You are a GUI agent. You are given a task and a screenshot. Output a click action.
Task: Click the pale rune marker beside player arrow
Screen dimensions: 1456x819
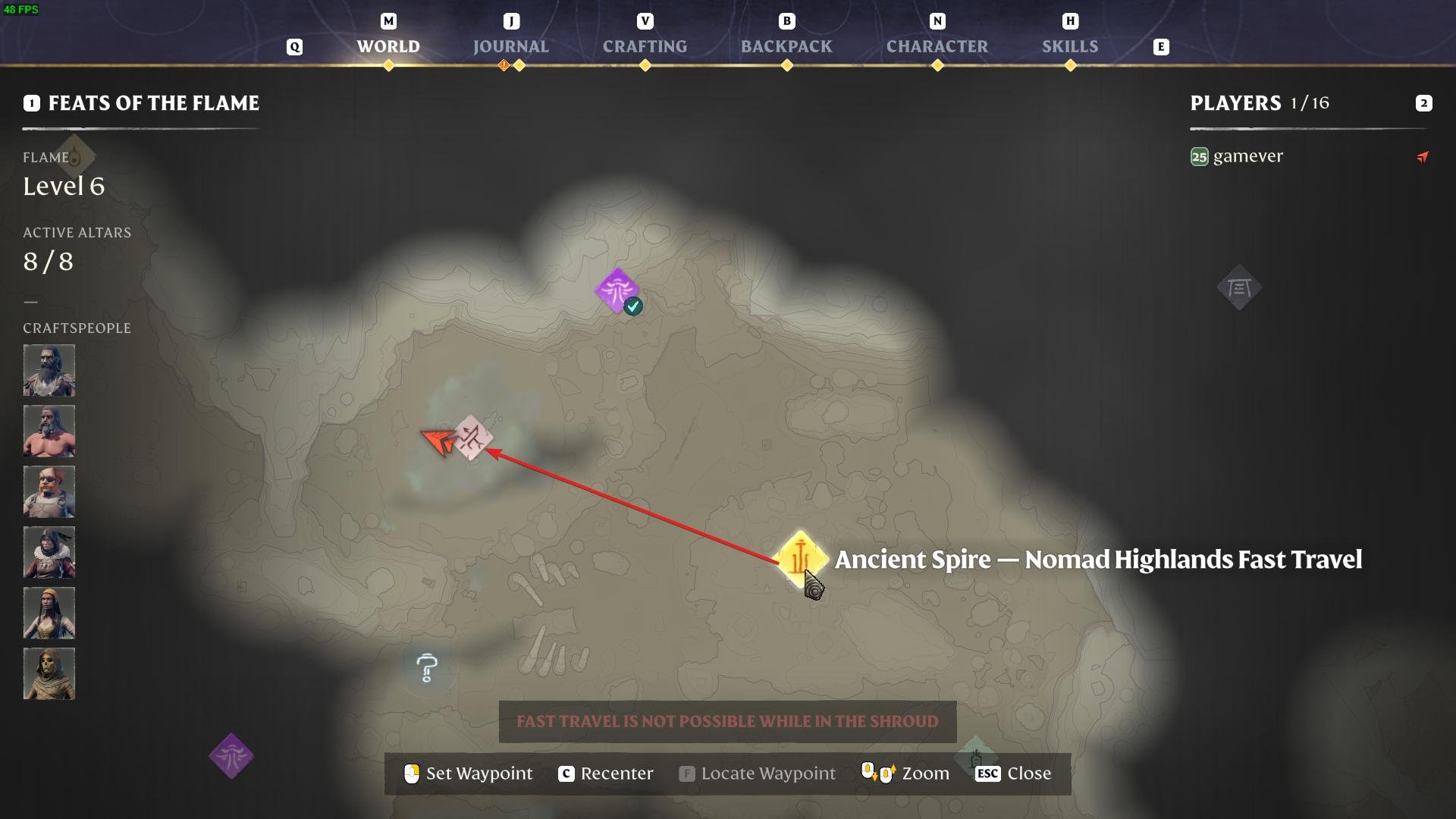(x=472, y=438)
